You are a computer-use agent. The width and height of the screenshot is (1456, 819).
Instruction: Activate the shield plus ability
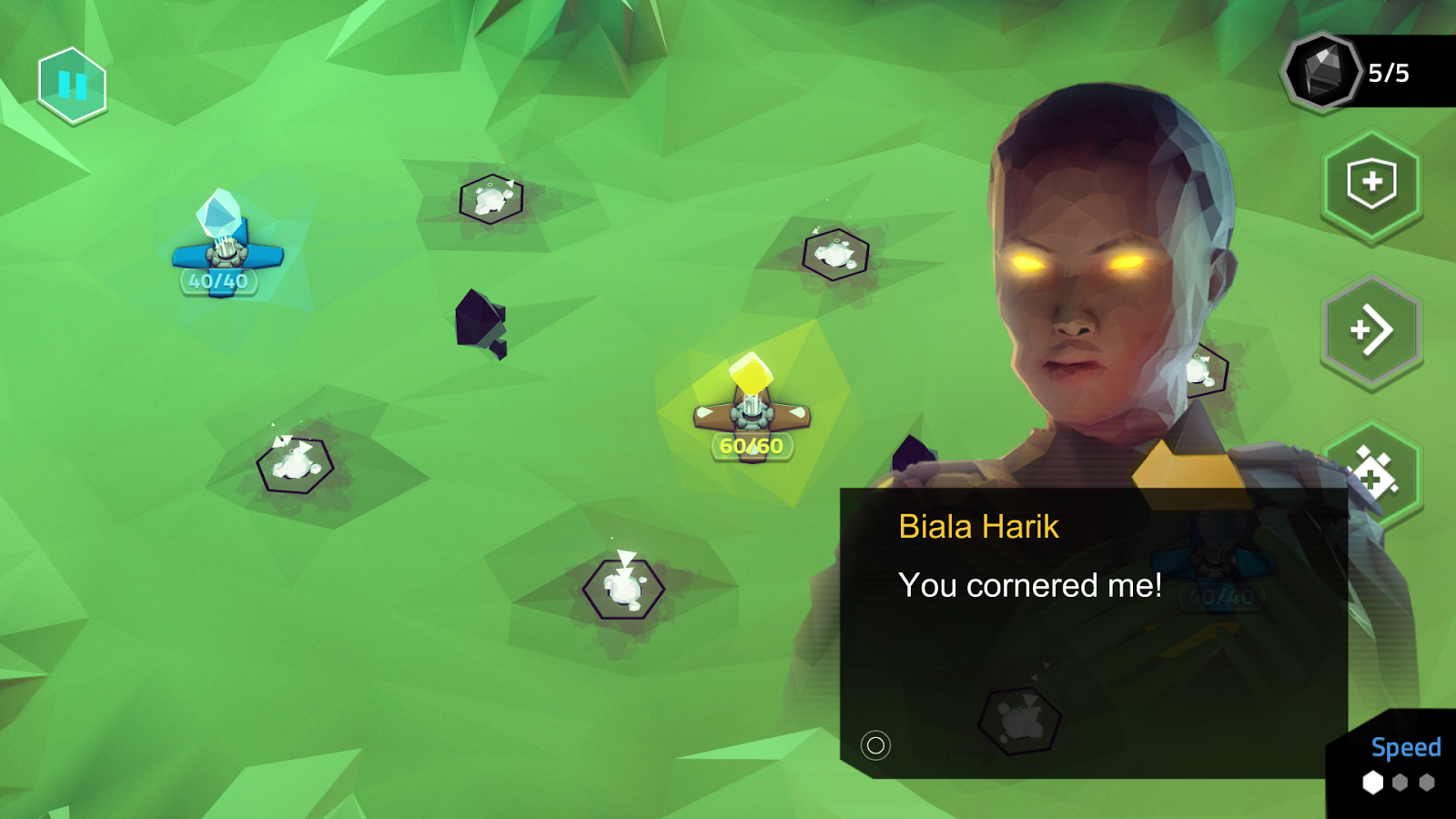pyautogui.click(x=1371, y=184)
